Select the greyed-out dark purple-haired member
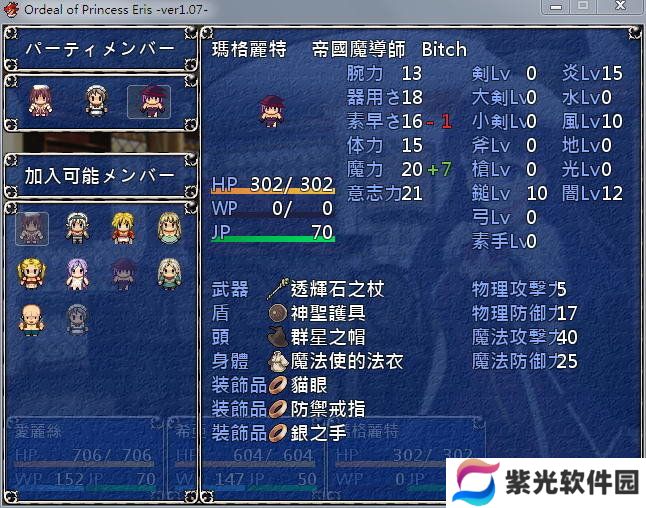Screen dimensions: 646x508 124,273
